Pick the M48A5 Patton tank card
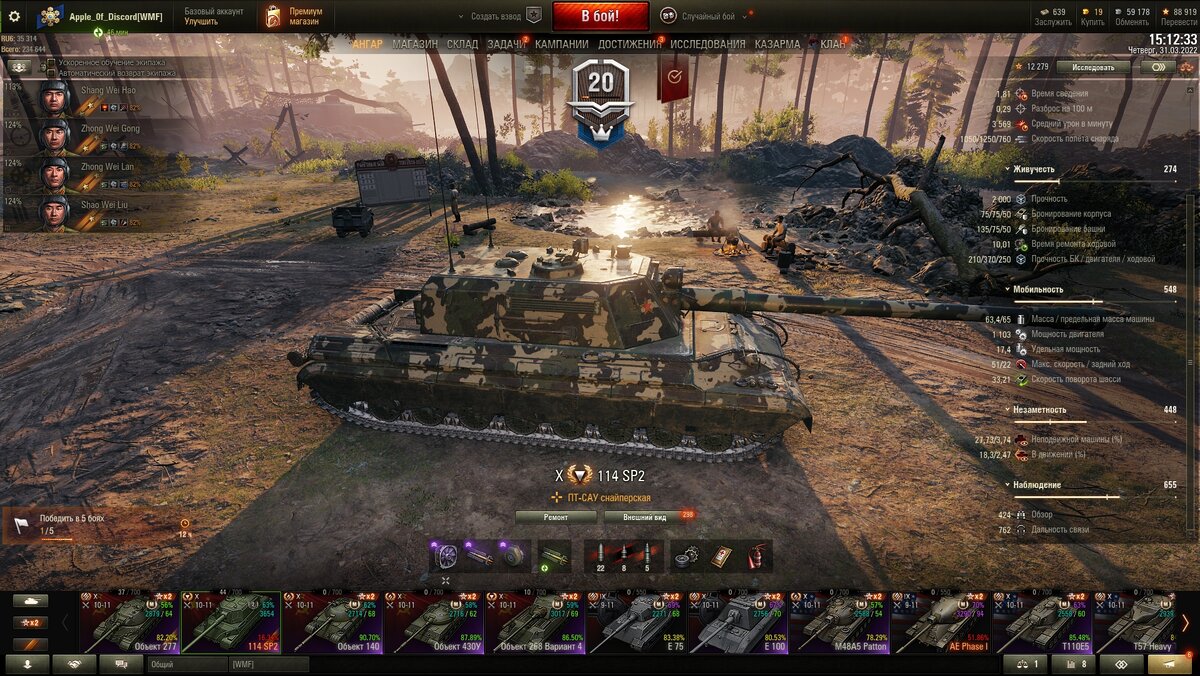This screenshot has height=676, width=1200. tap(840, 623)
